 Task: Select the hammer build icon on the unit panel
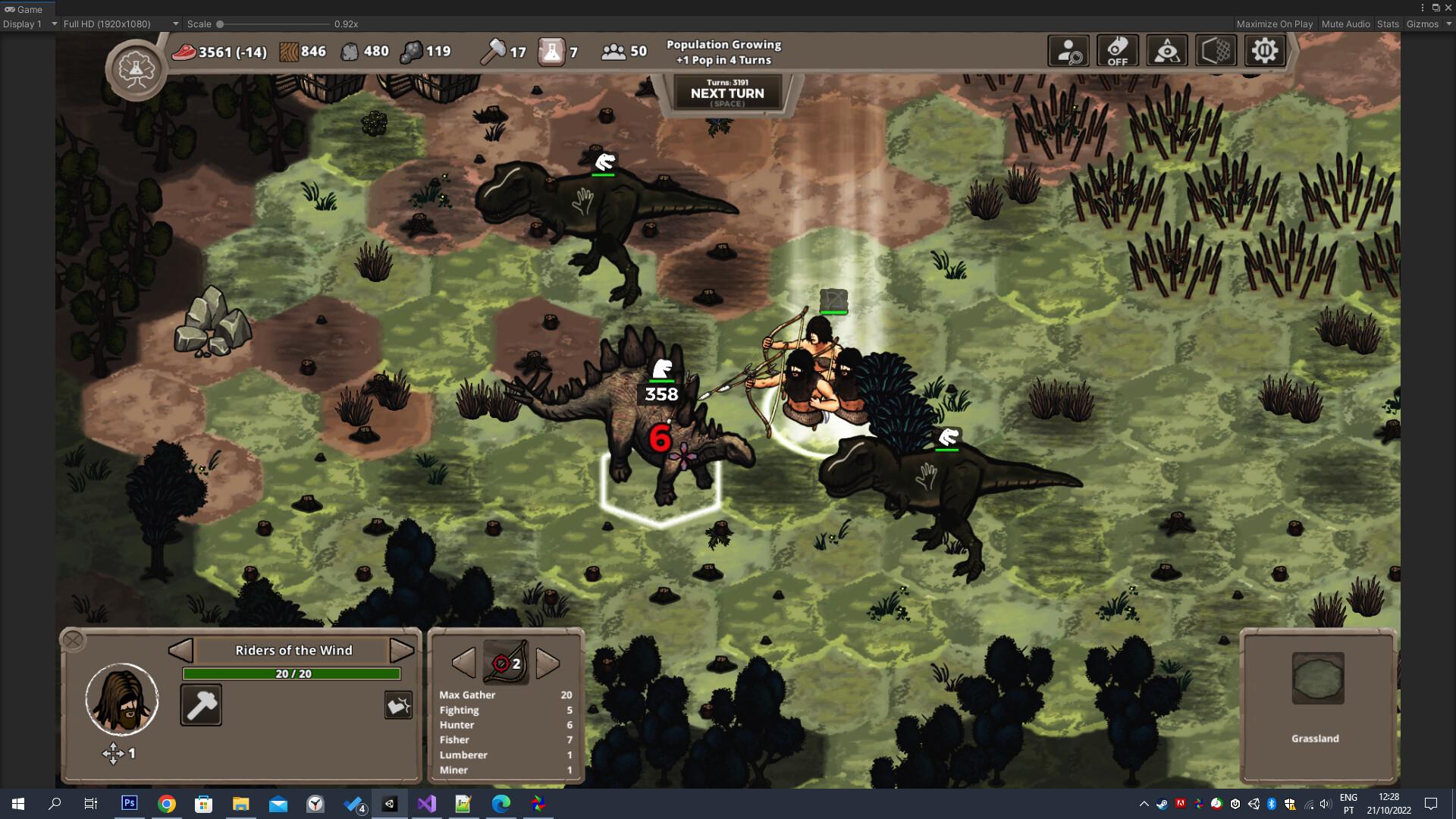[201, 704]
